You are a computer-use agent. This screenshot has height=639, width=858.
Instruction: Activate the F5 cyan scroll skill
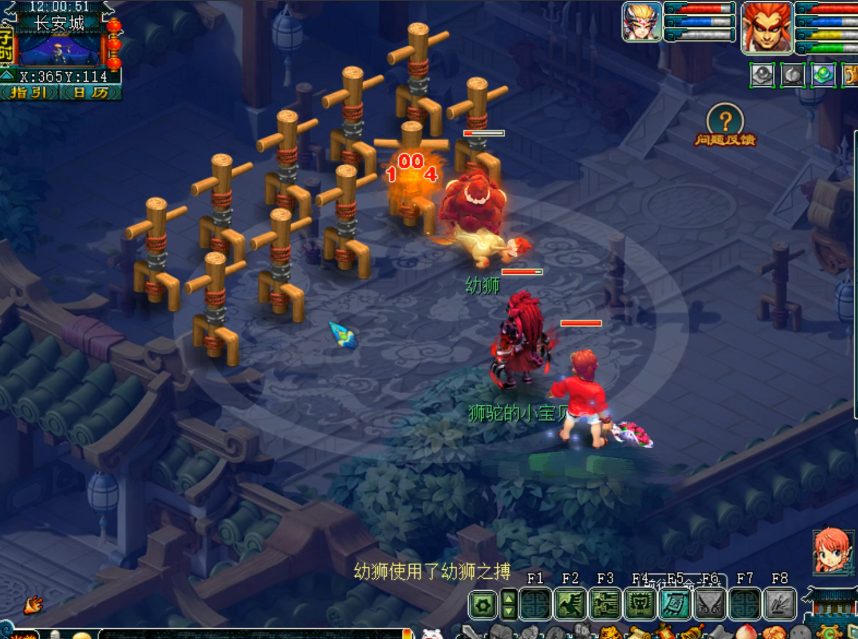coord(675,603)
